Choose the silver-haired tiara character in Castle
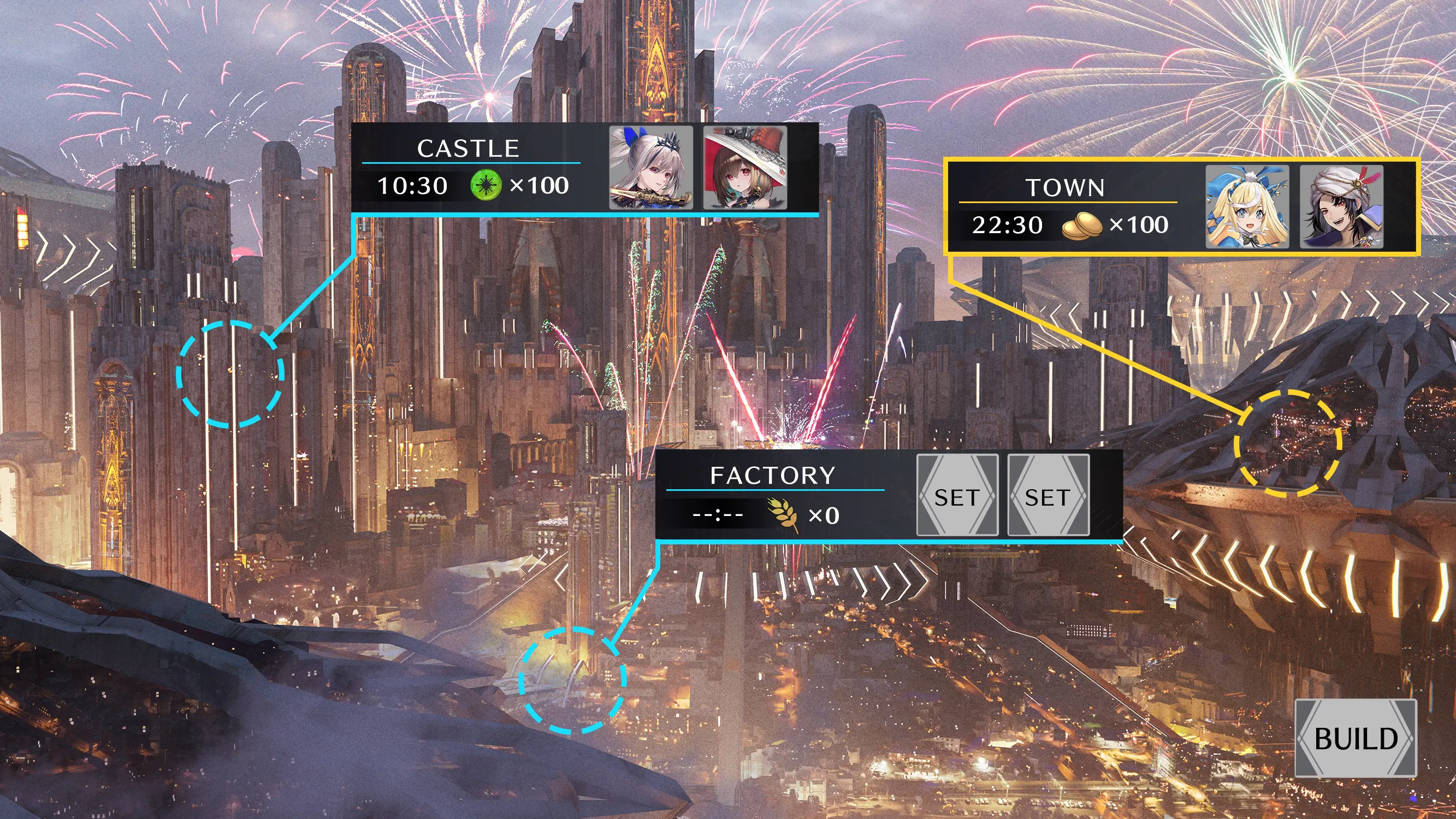 650,167
